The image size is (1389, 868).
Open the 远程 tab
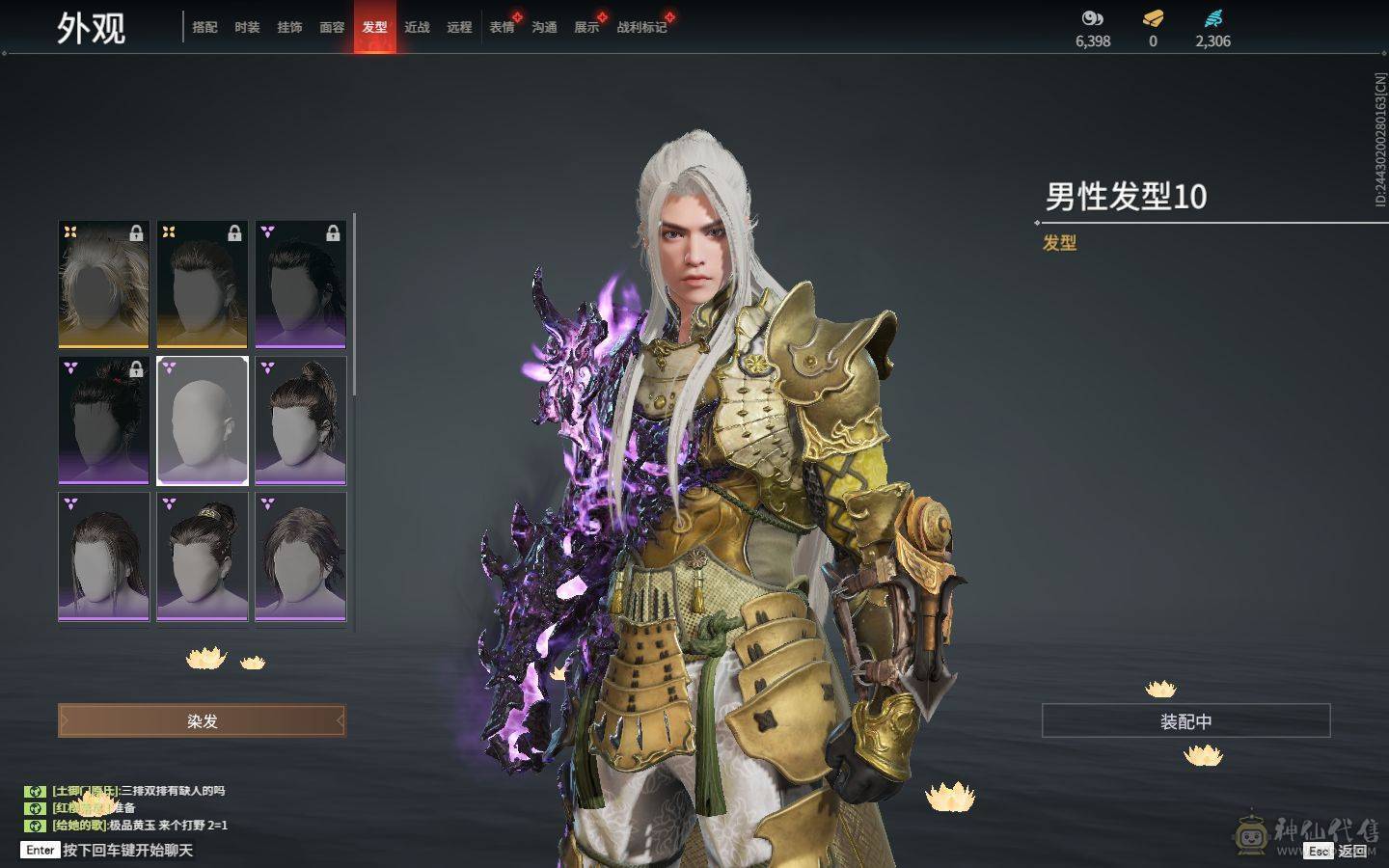[459, 27]
